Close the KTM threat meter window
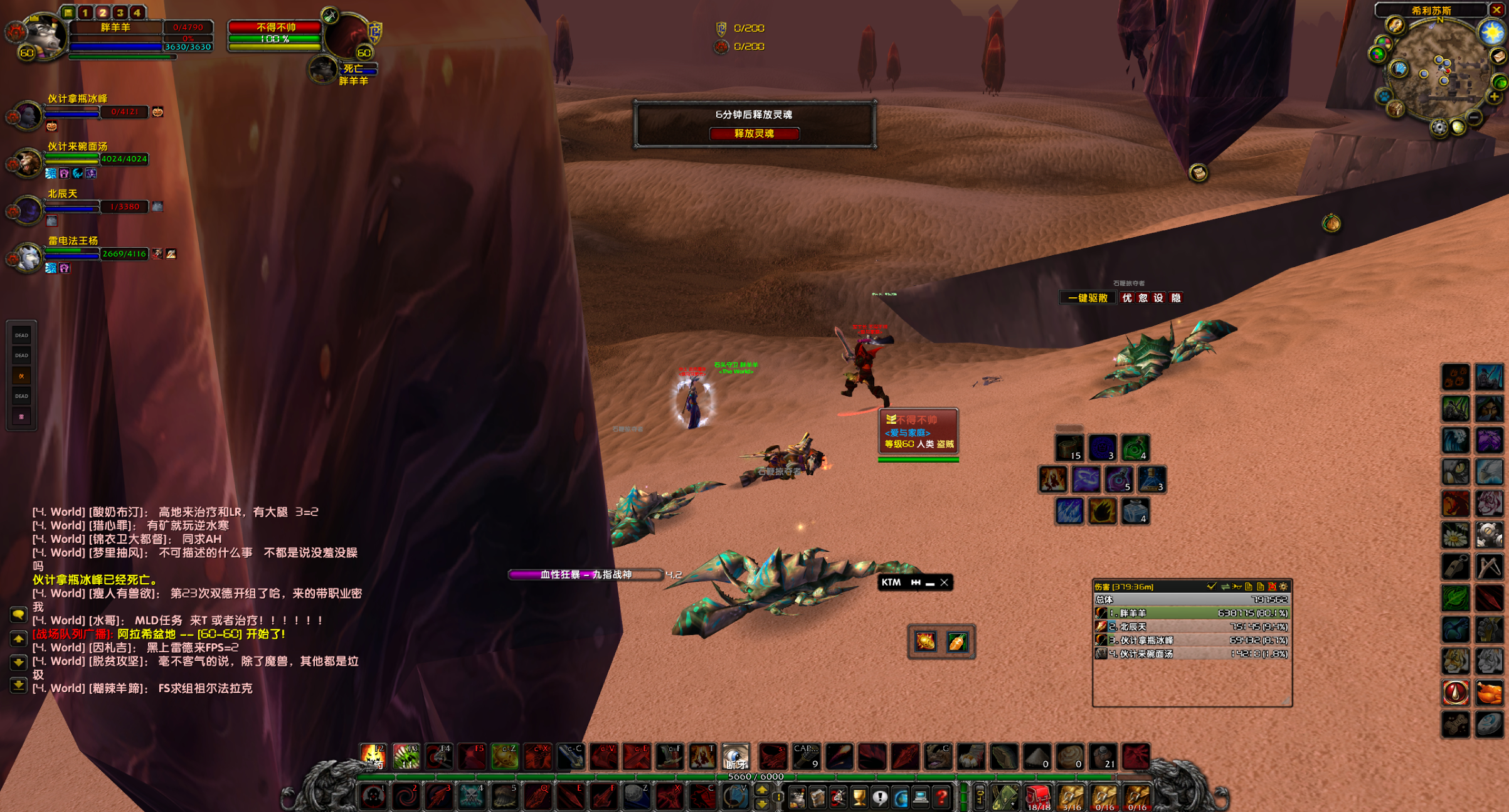The height and width of the screenshot is (812, 1509). coord(944,583)
